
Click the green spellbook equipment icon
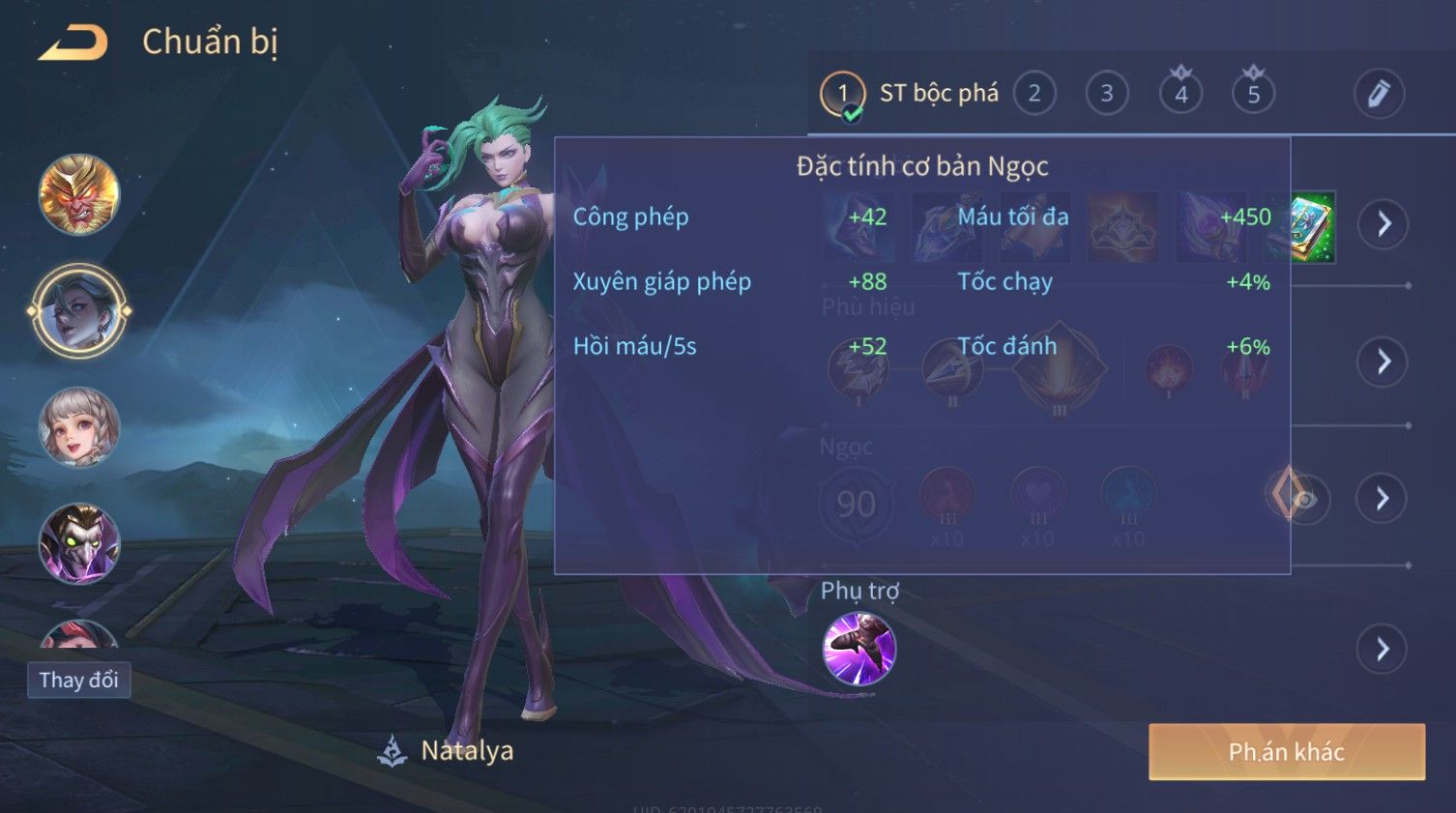click(x=1313, y=226)
